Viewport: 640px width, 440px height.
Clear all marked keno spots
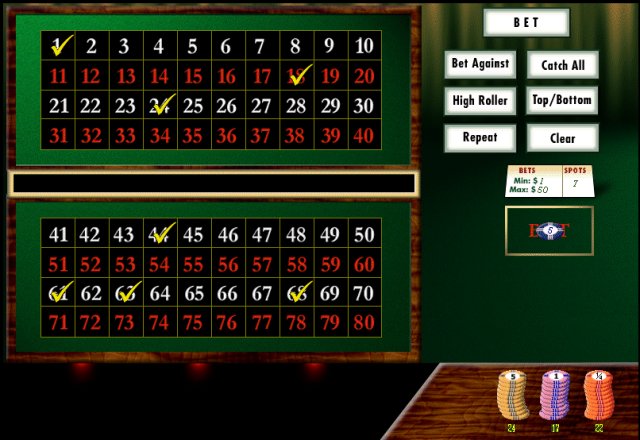(x=563, y=137)
